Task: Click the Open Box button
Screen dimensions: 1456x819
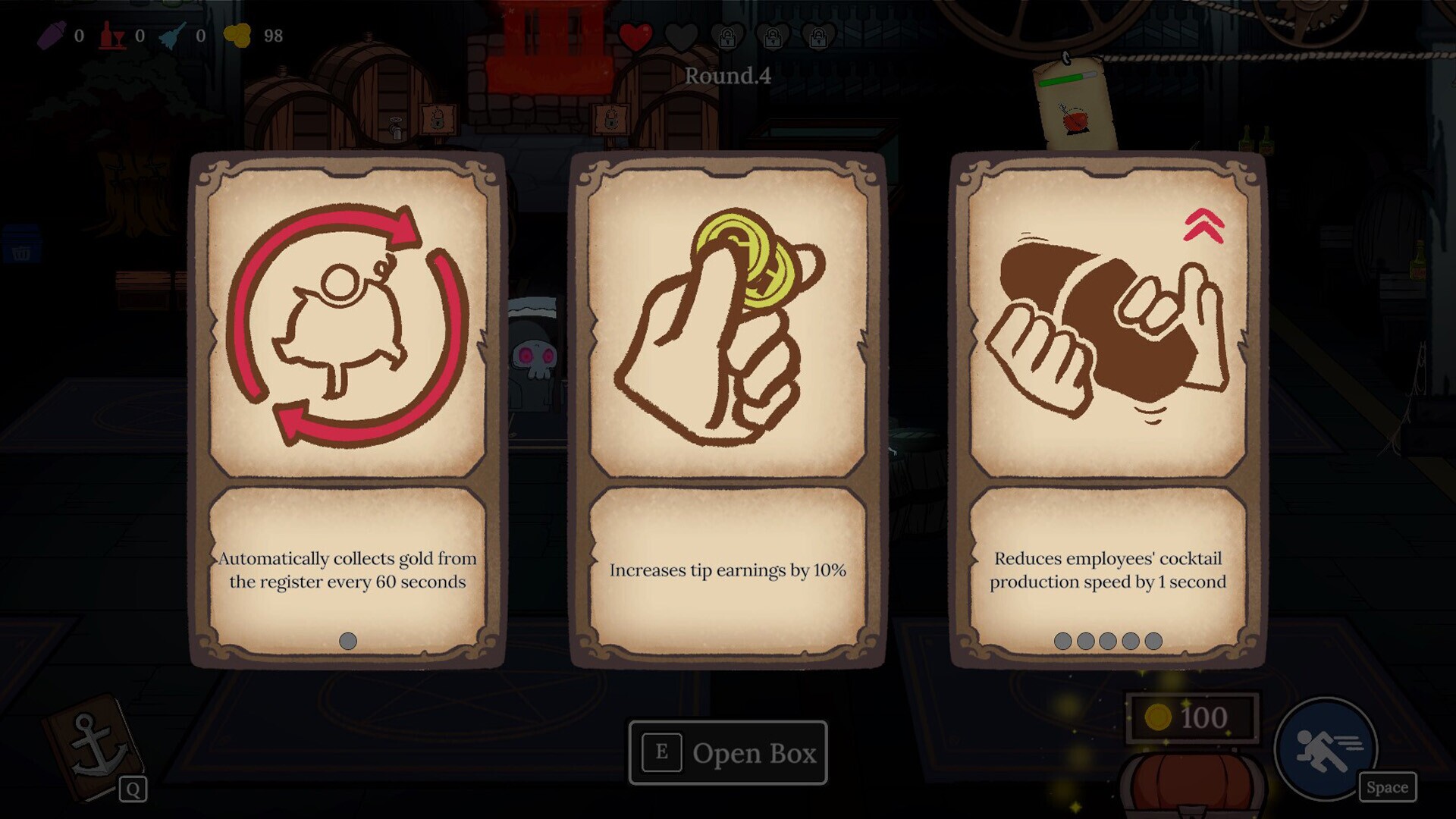Action: pyautogui.click(x=728, y=752)
